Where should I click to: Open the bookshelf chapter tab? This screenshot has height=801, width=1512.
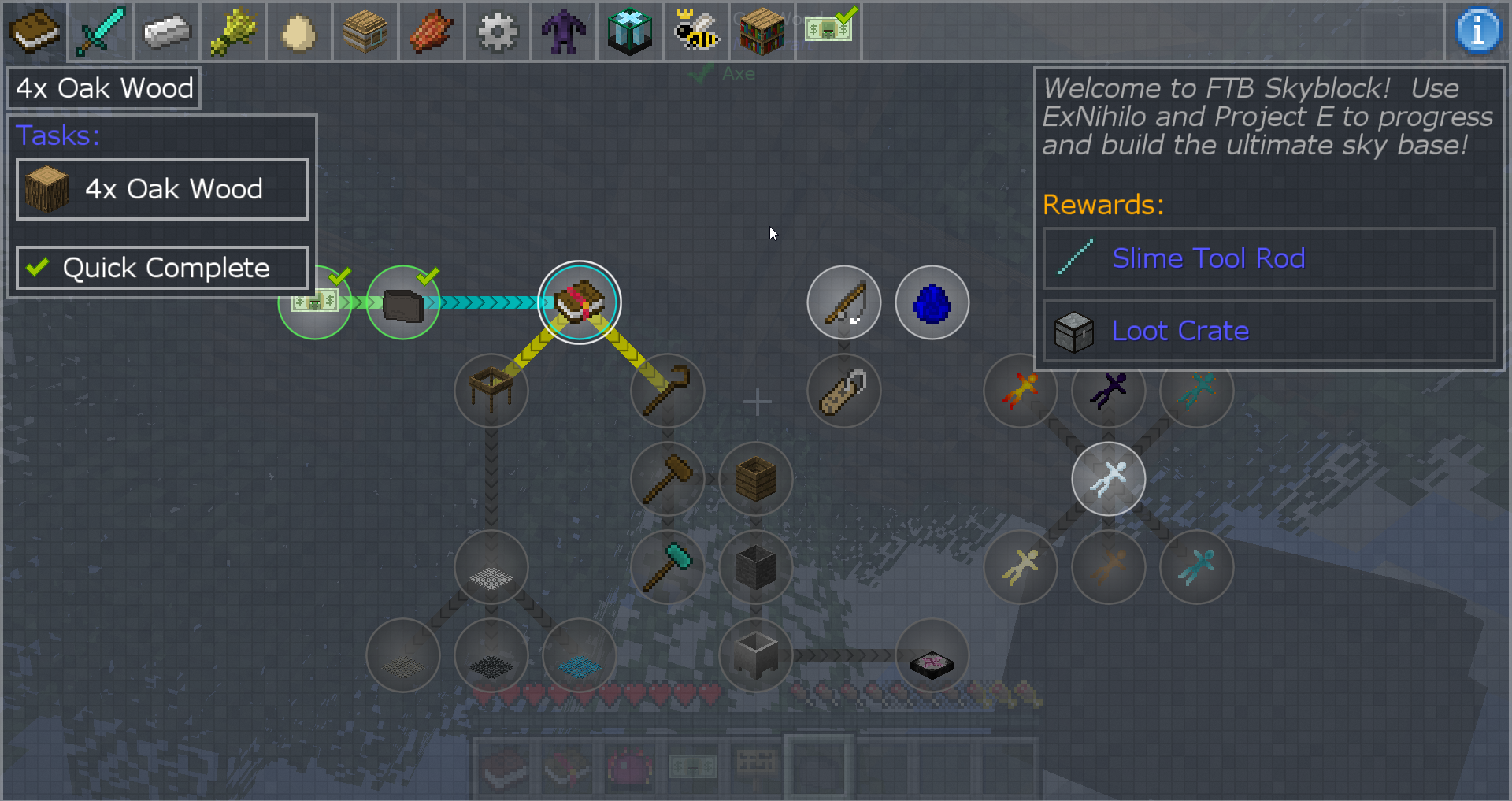(762, 32)
